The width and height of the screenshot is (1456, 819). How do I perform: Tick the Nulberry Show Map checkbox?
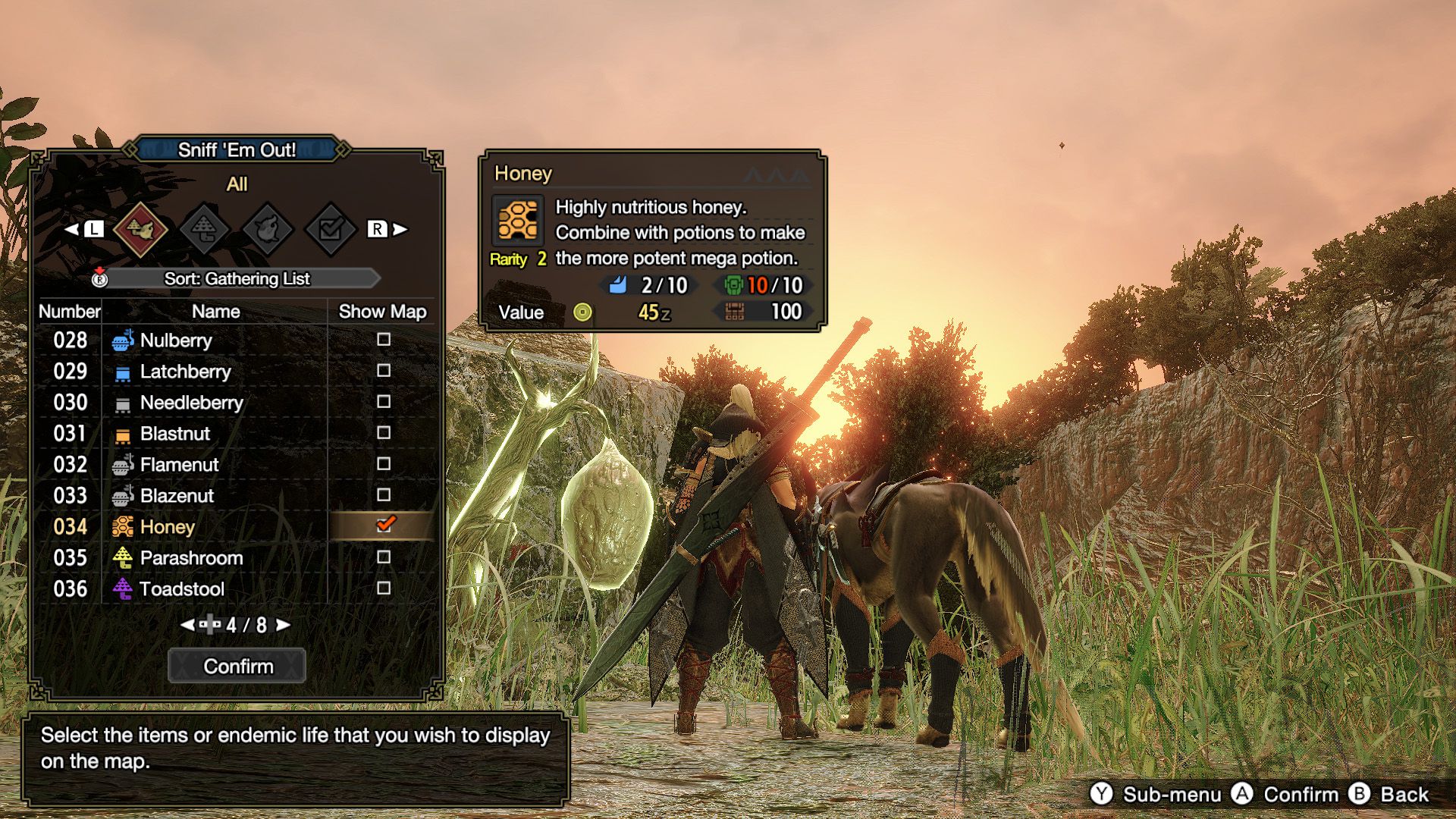(x=384, y=340)
